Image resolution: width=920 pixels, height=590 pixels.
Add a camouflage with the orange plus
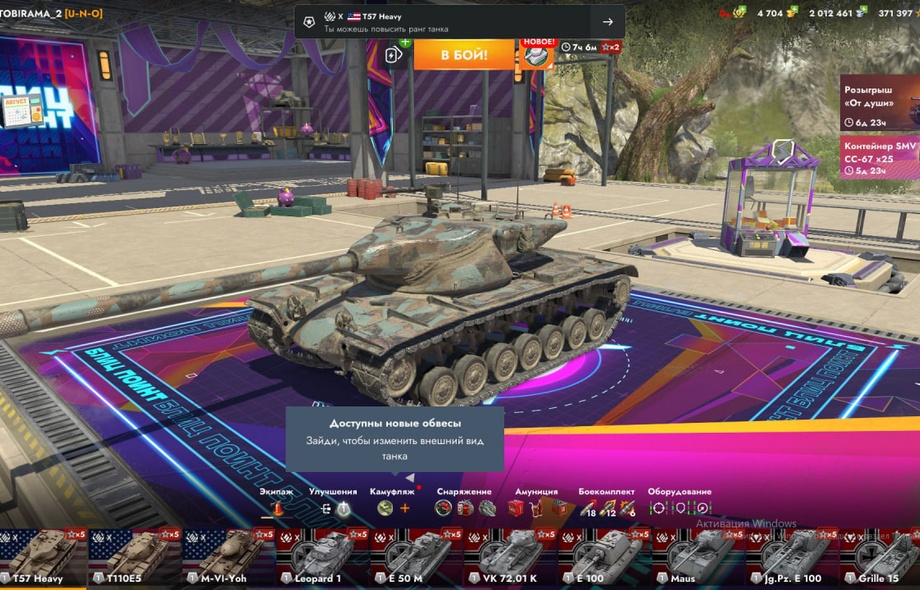tap(405, 508)
